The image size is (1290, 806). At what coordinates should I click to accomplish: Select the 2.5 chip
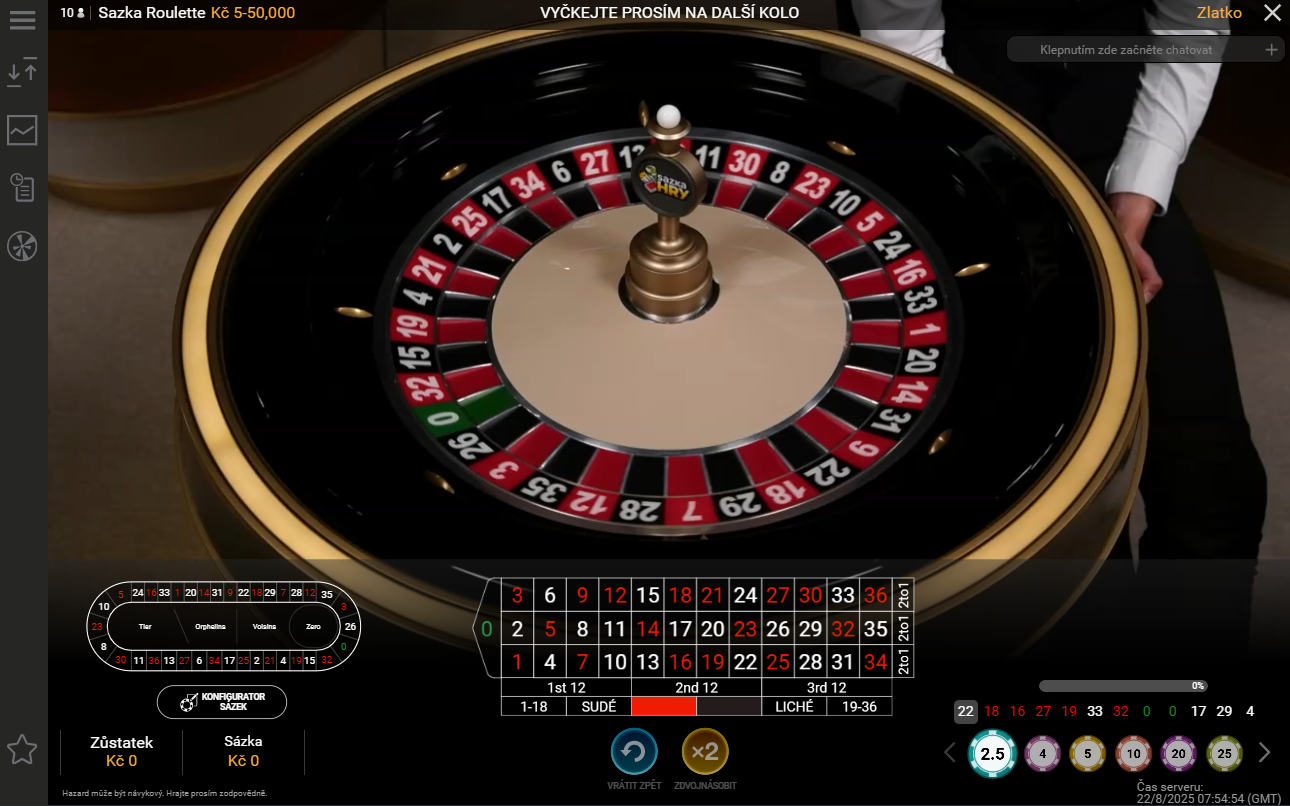(x=992, y=754)
